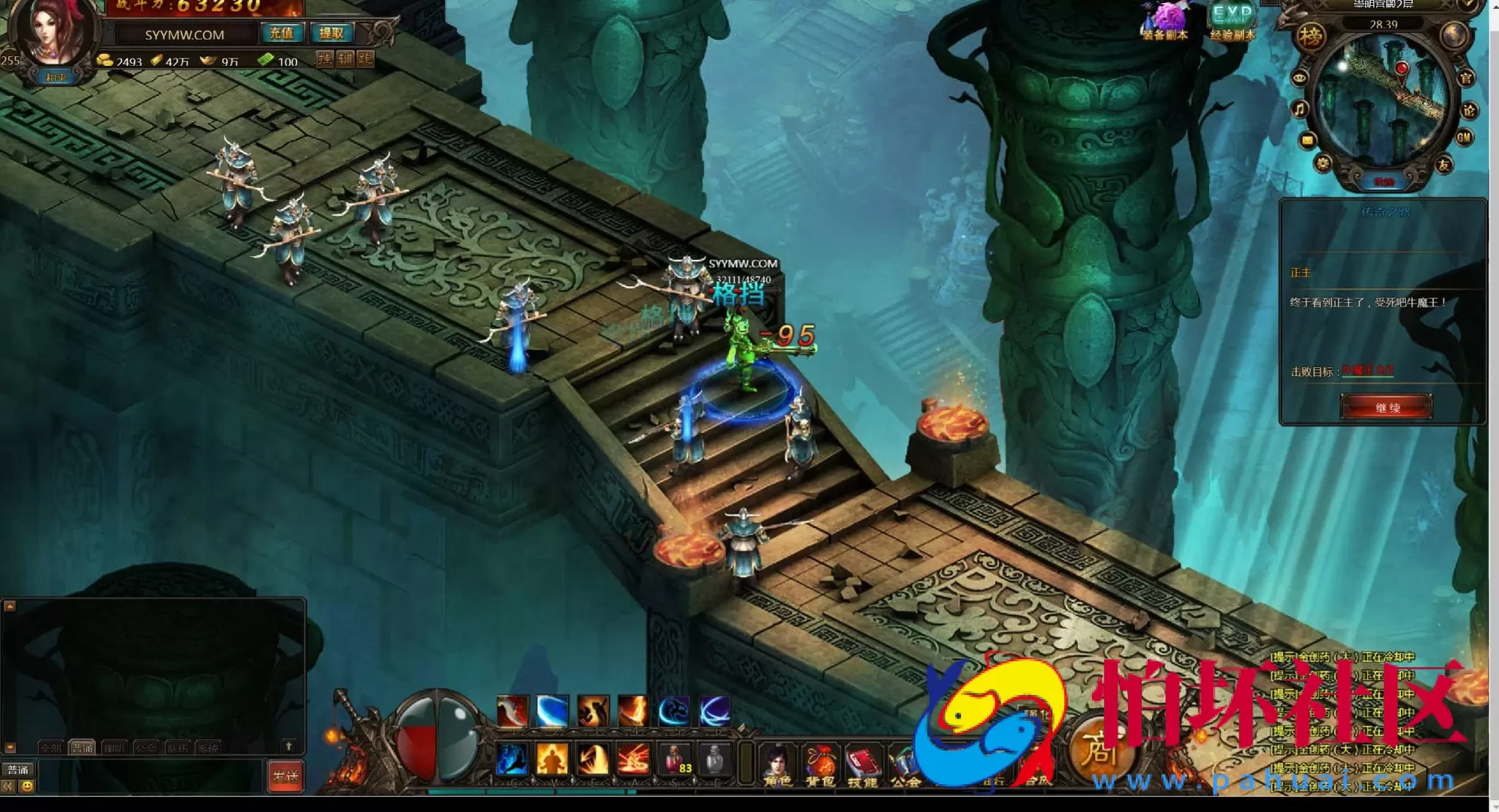
Task: Click the 发送 send chat button
Action: tap(285, 776)
